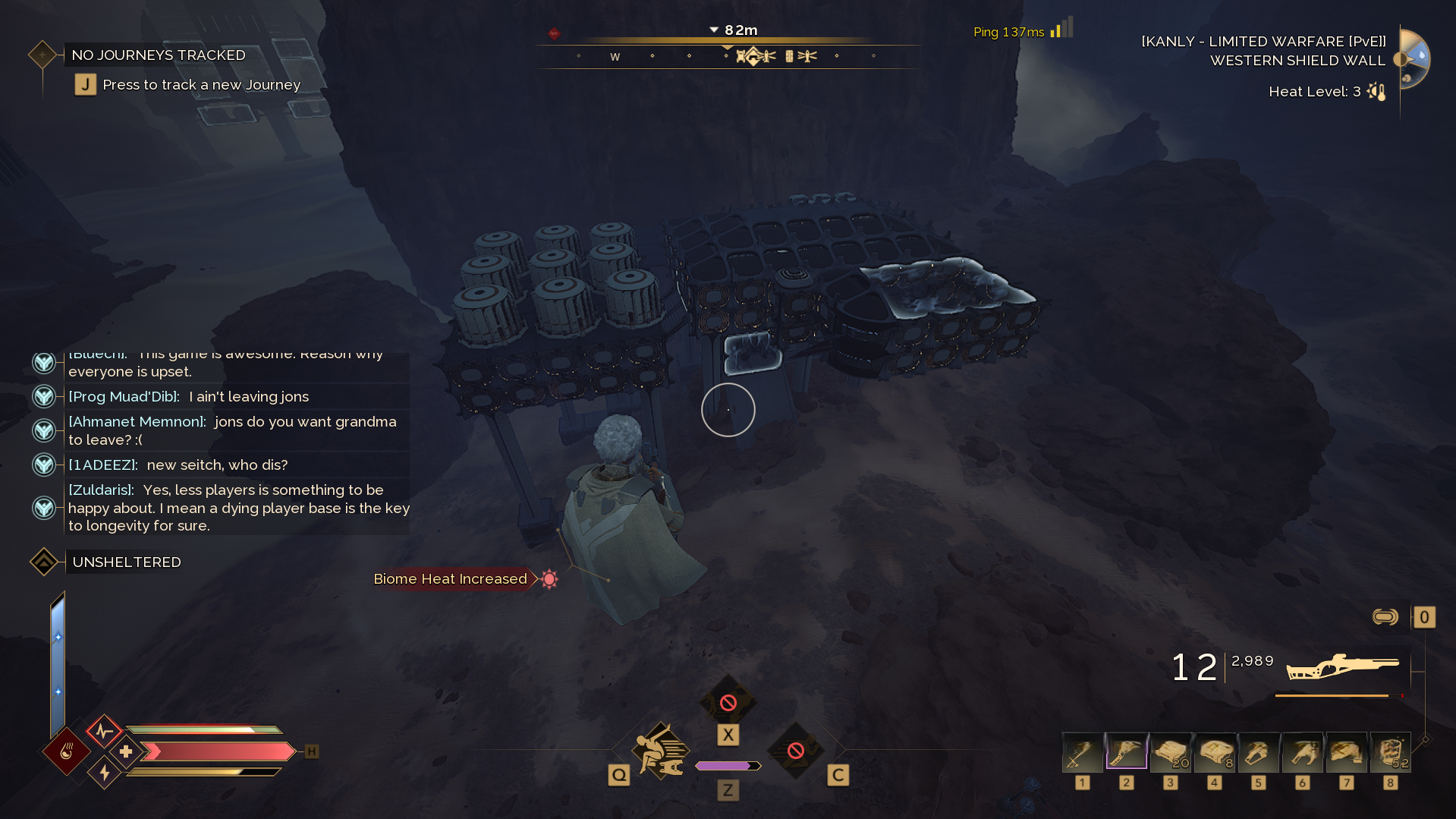
Task: Click the Unsheltered status icon
Action: [44, 562]
